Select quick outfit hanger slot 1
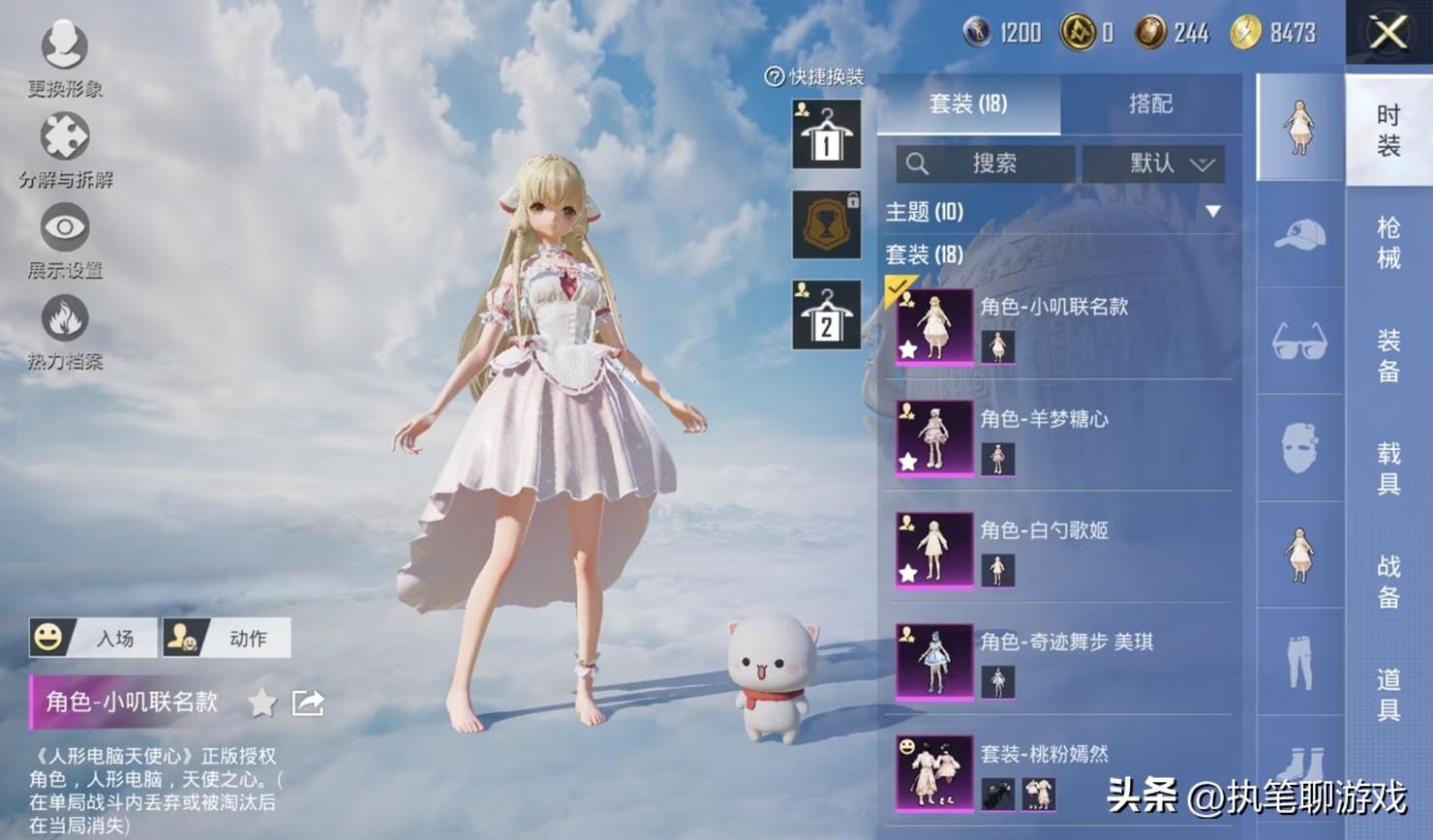 (826, 135)
